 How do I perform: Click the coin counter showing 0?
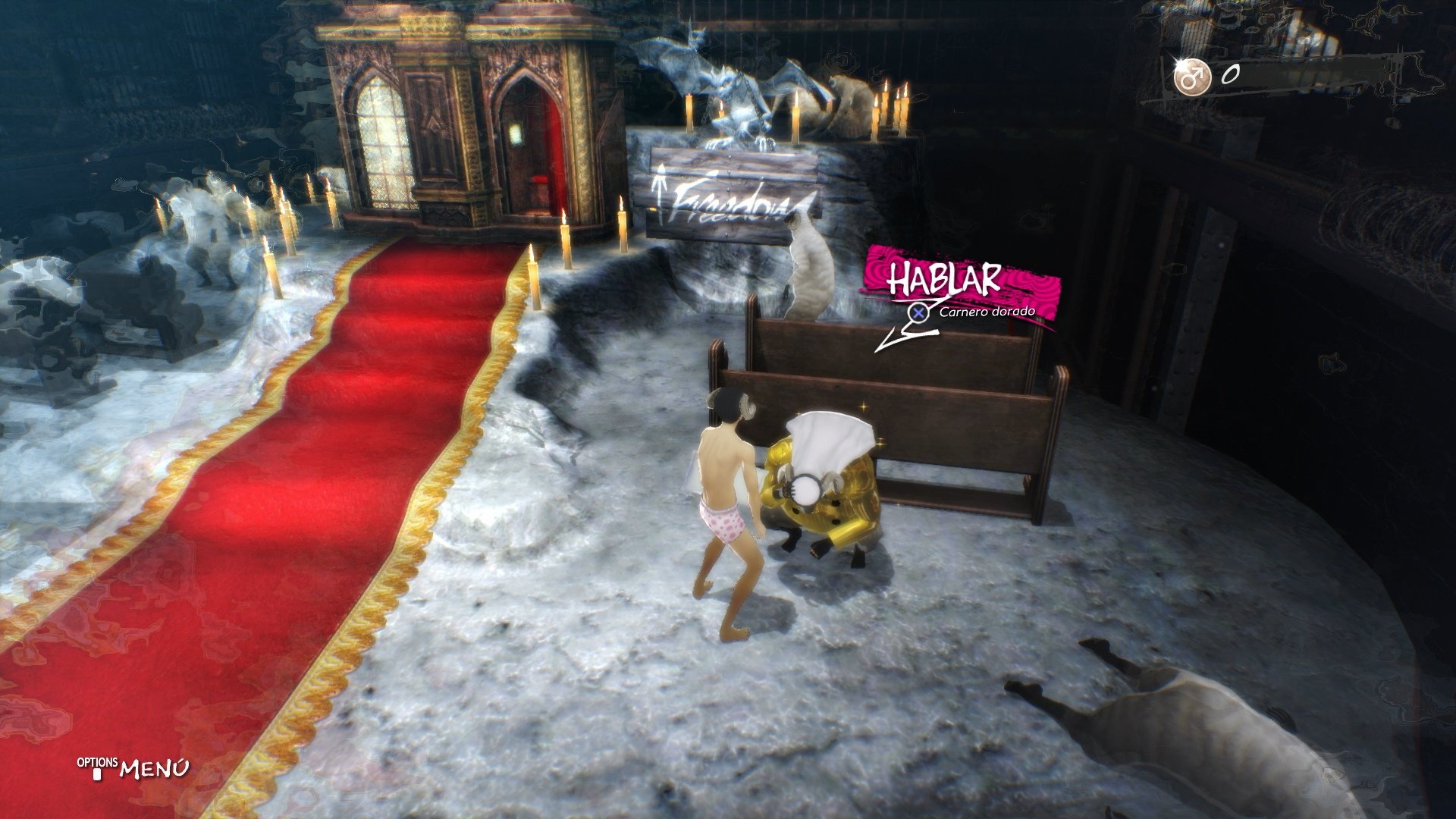[1231, 75]
